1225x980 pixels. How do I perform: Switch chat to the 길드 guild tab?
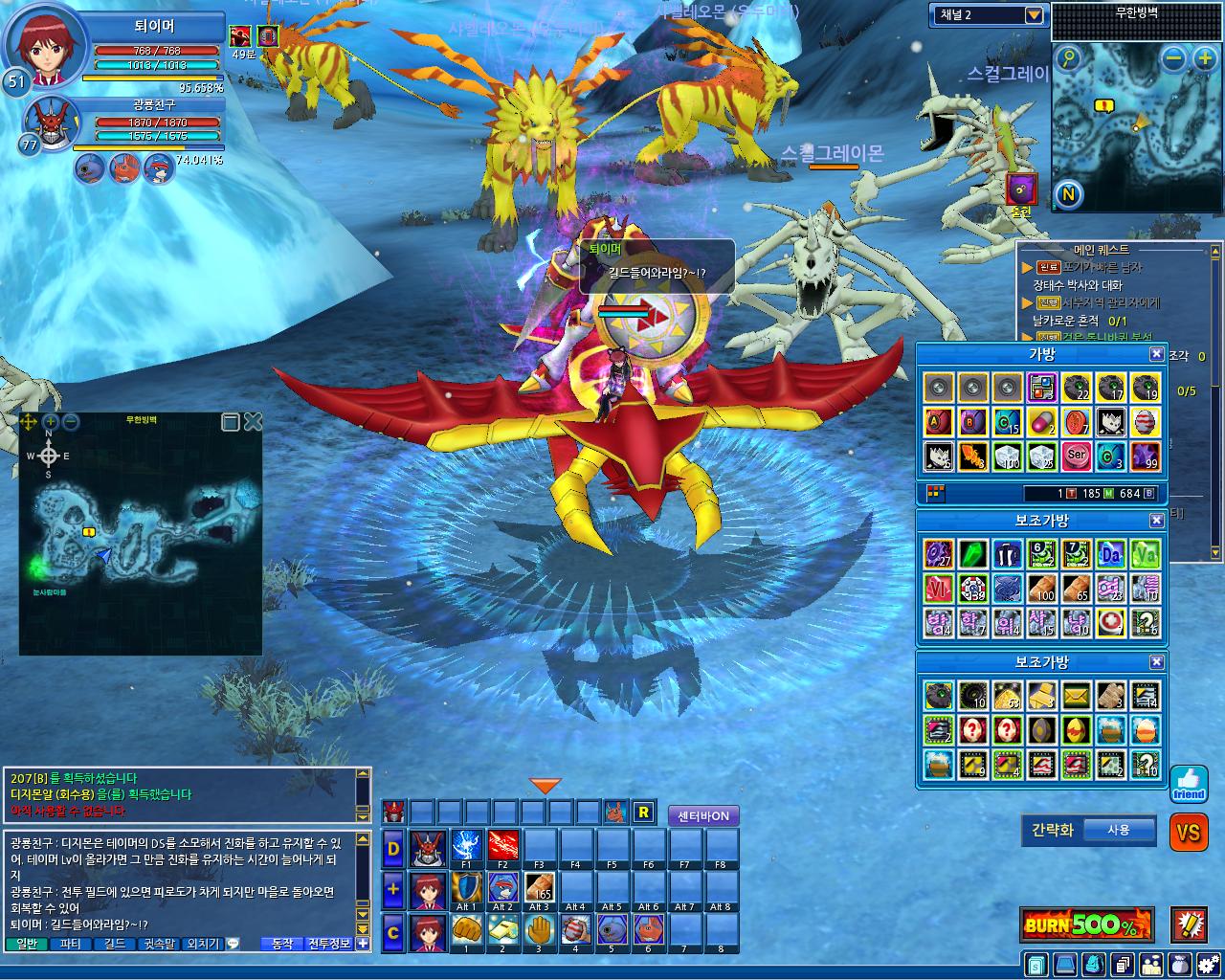click(x=115, y=944)
